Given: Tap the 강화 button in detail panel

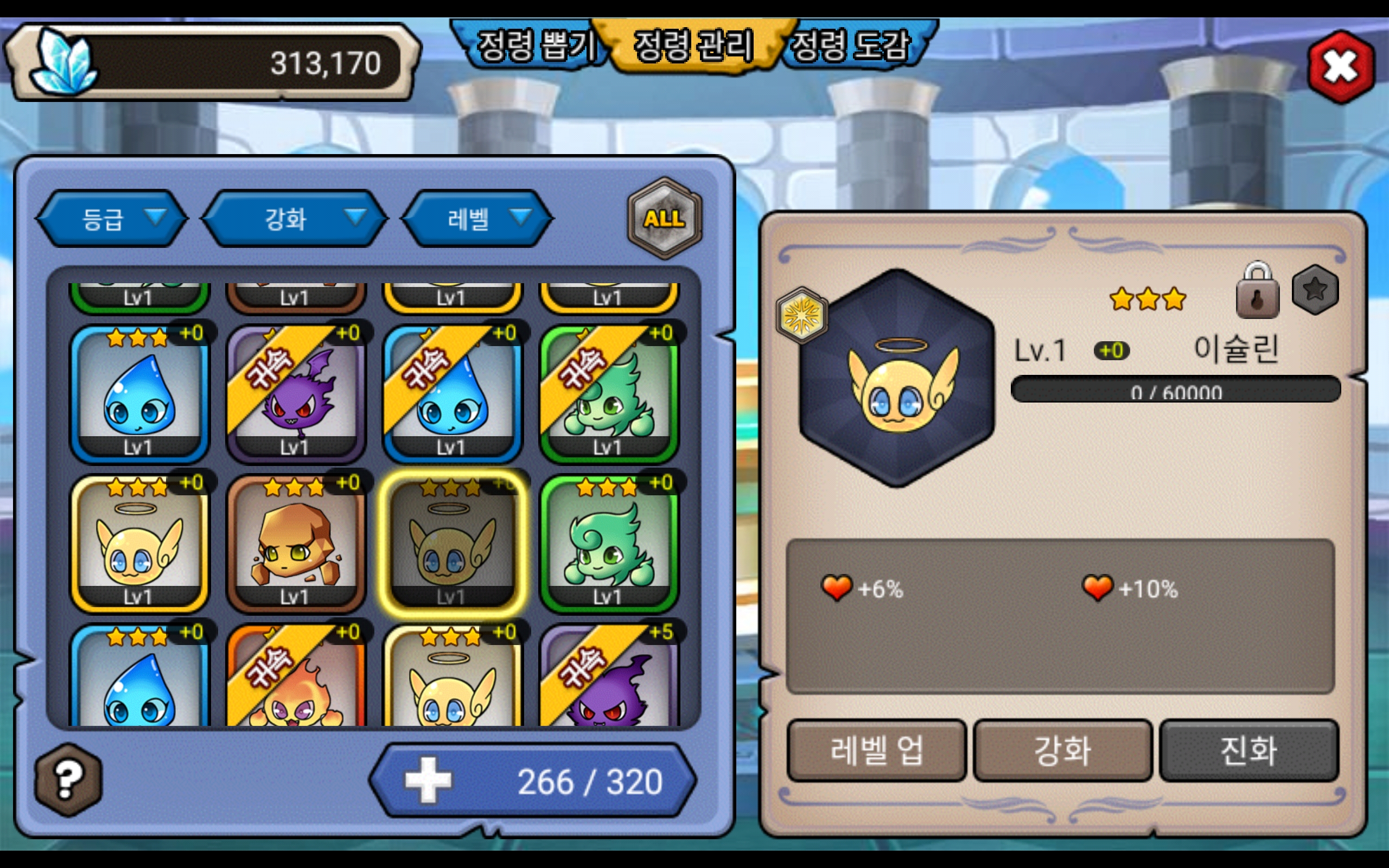Looking at the screenshot, I should (1062, 750).
